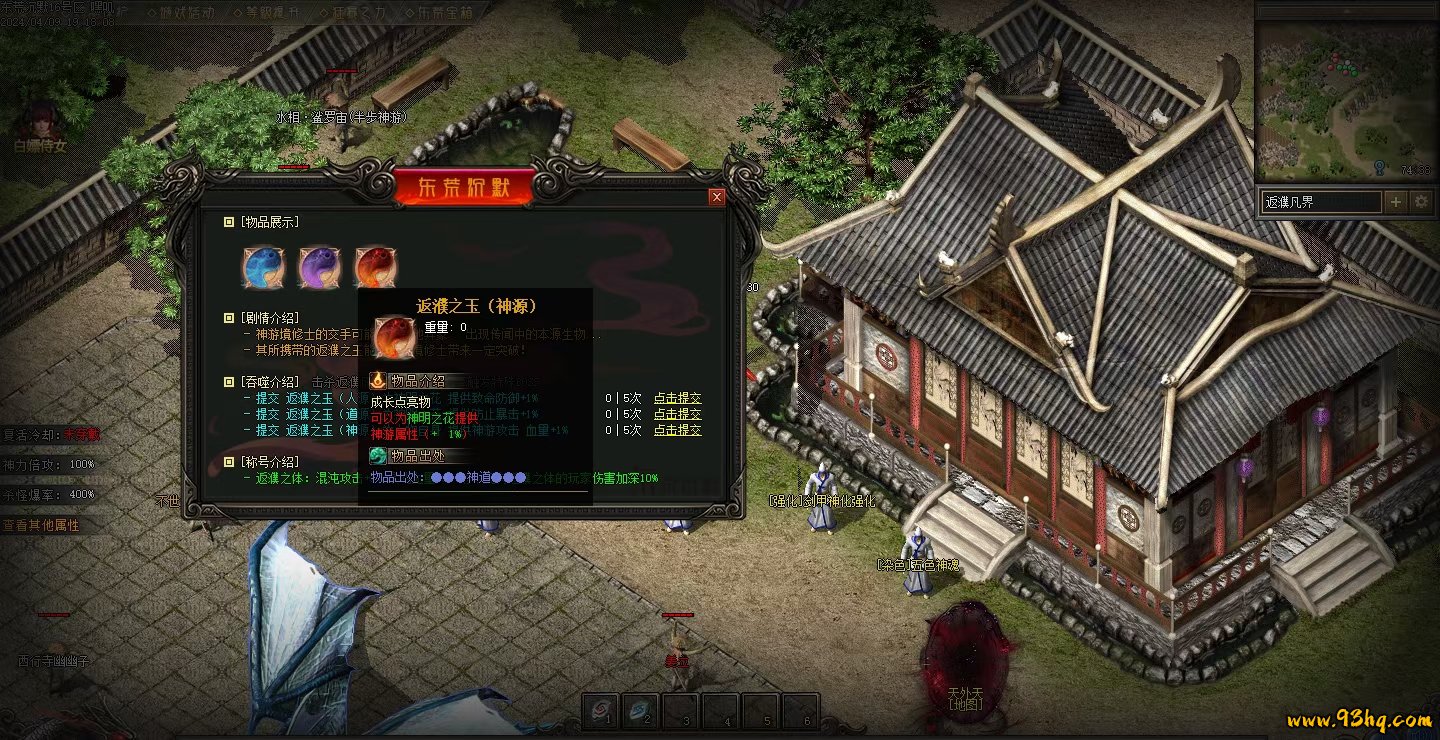Open the 东荒宝箱 top menu entry

(x=440, y=12)
